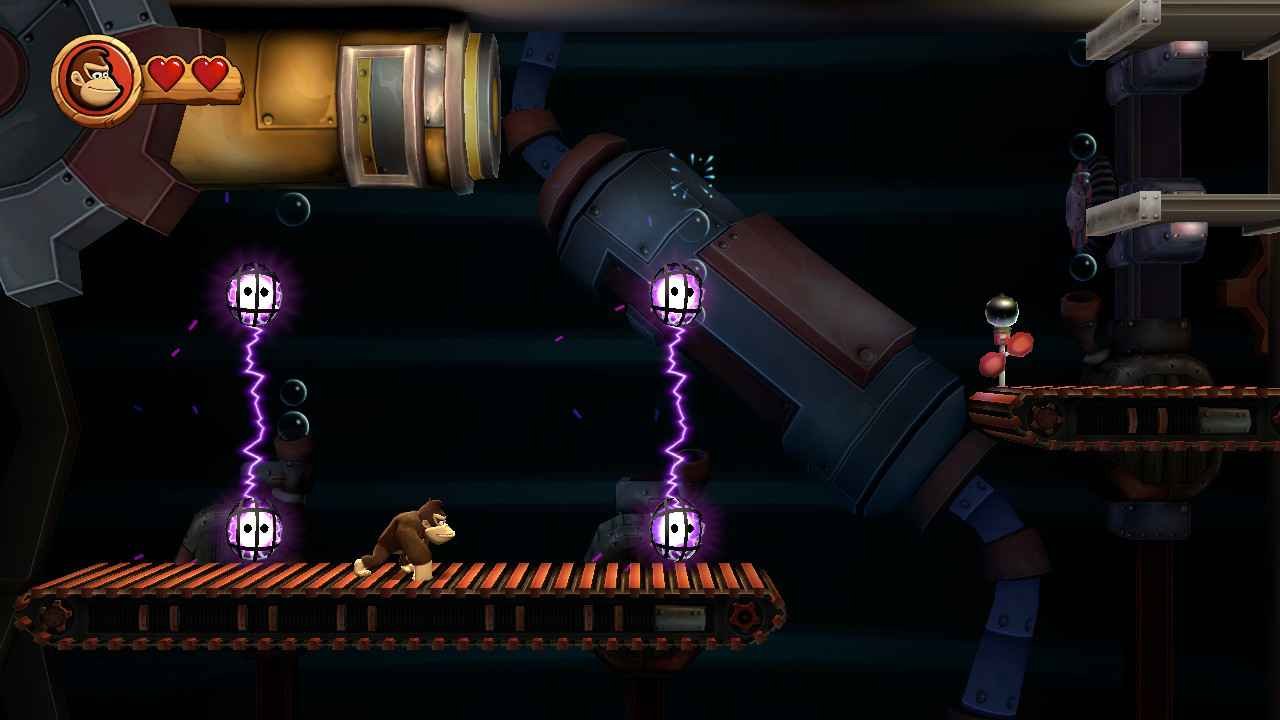The height and width of the screenshot is (720, 1280).
Task: Click the lower-right electric orb enemy
Action: point(678,530)
